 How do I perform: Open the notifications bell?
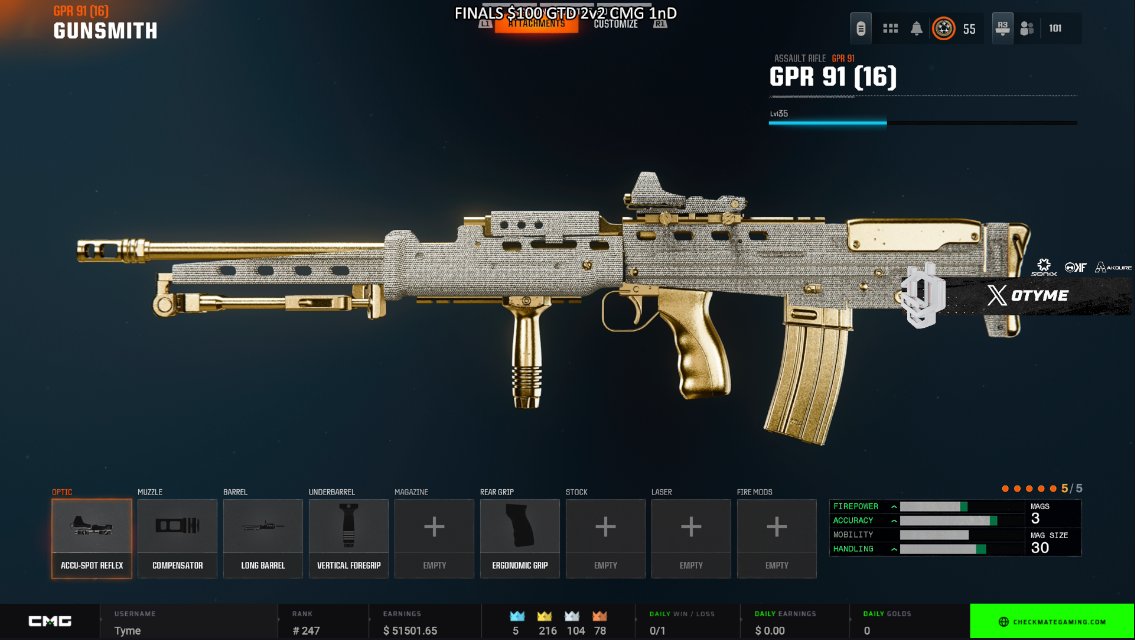[x=917, y=28]
